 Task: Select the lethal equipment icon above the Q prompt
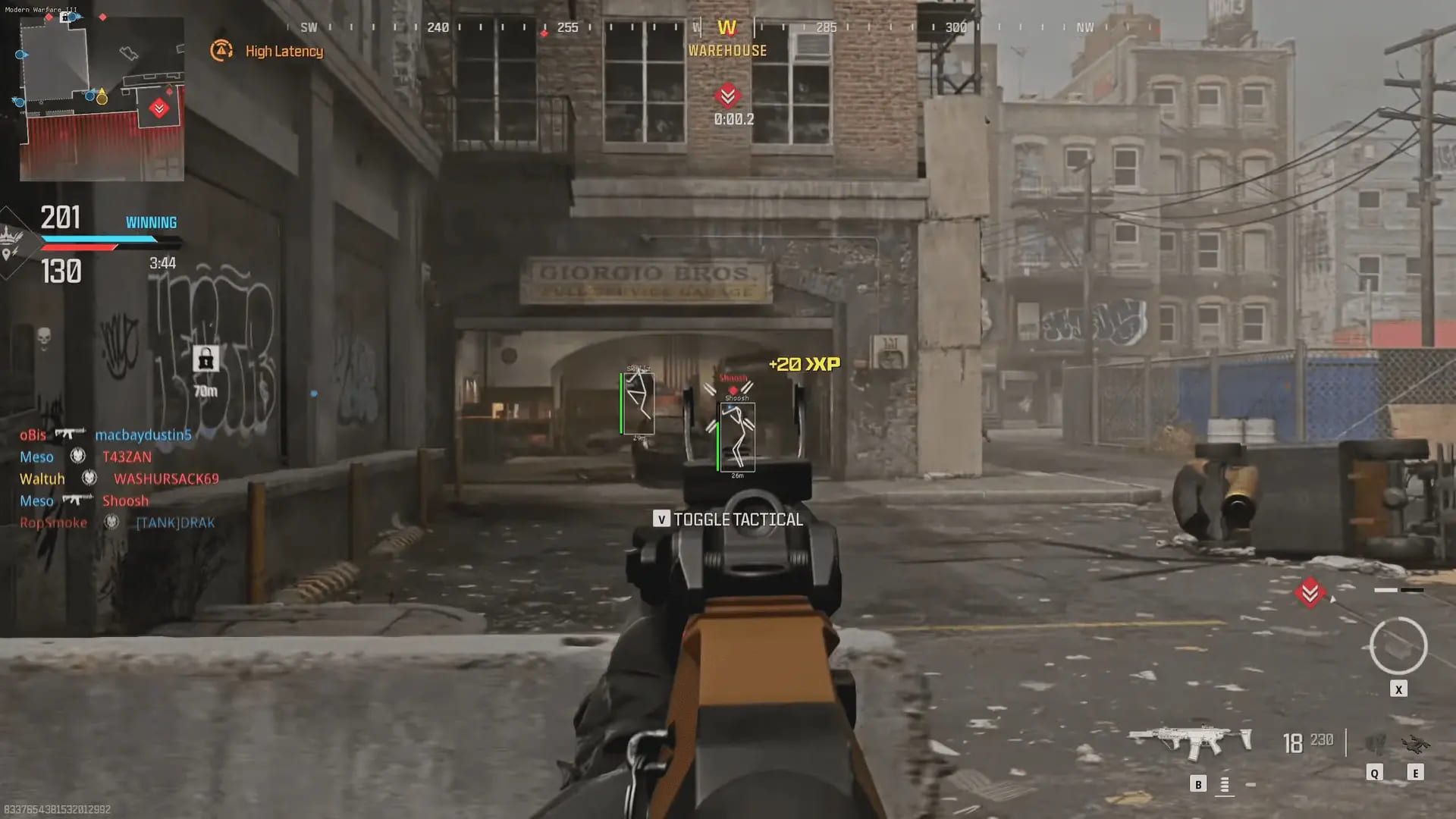point(1376,744)
